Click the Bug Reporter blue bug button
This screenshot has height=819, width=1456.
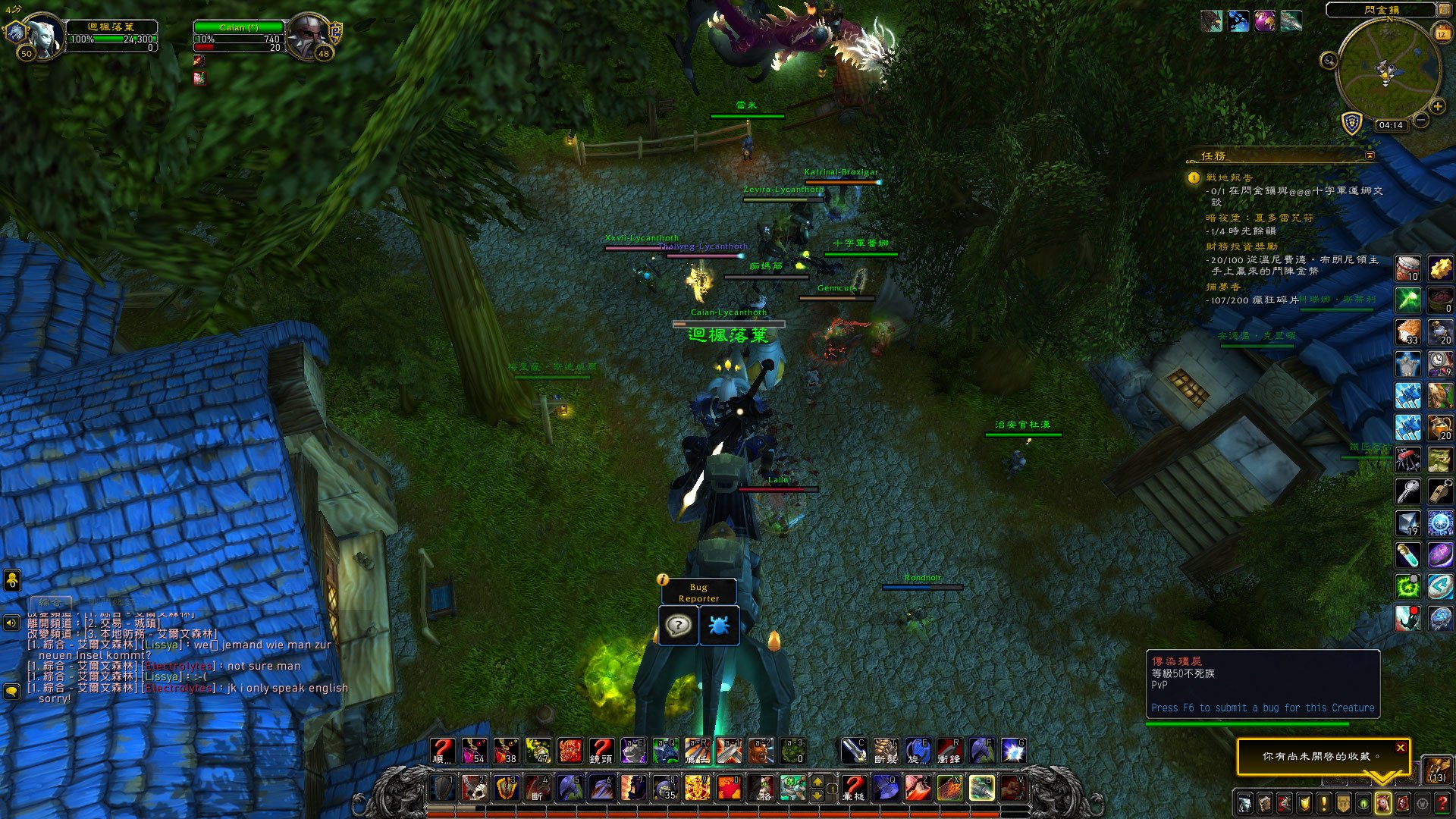tap(718, 626)
